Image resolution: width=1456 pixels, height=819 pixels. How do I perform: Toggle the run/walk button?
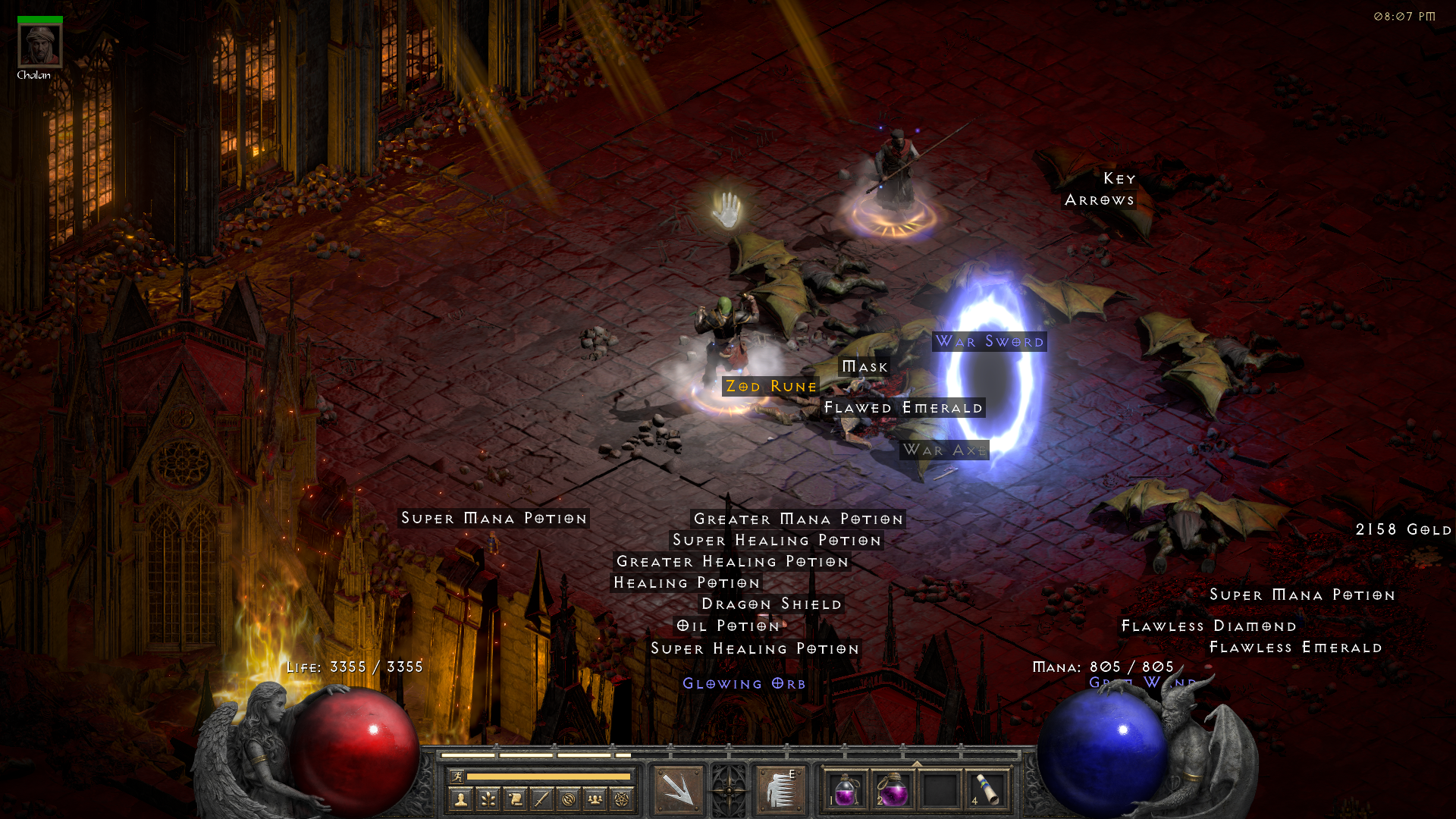click(457, 776)
